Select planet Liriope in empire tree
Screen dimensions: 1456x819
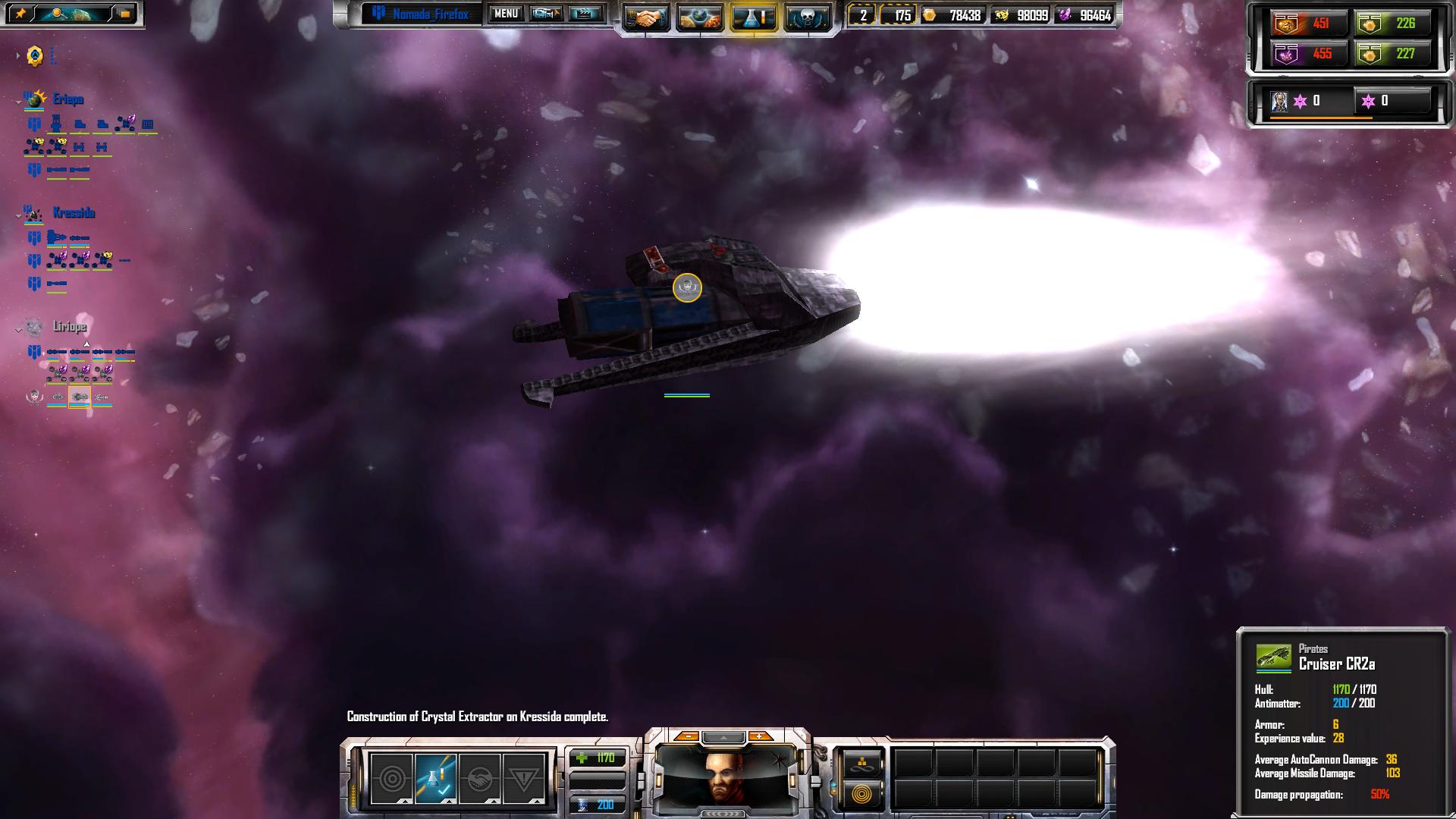(x=69, y=327)
